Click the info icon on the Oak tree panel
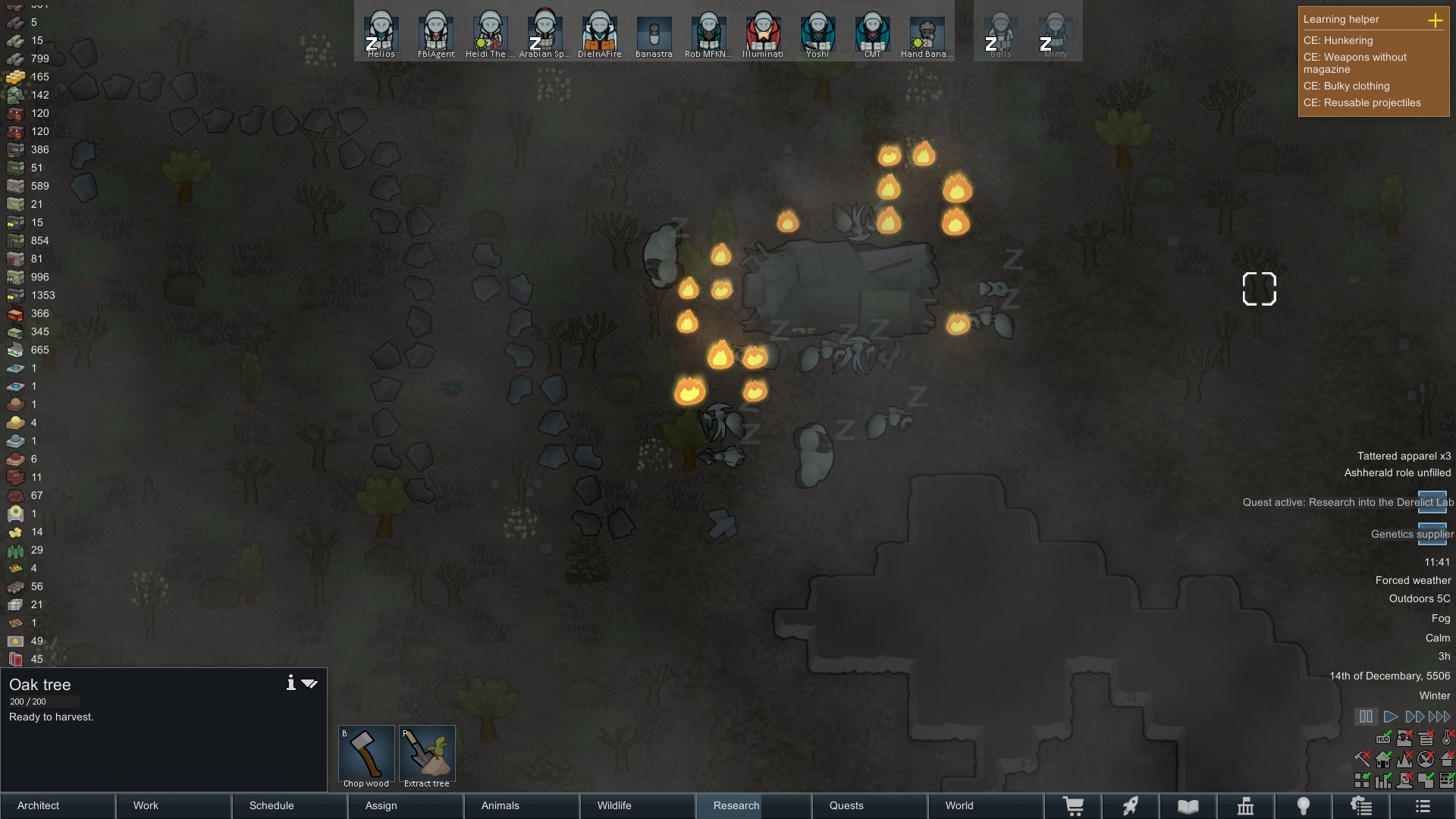Screen dimensions: 1456x819 (x=290, y=682)
